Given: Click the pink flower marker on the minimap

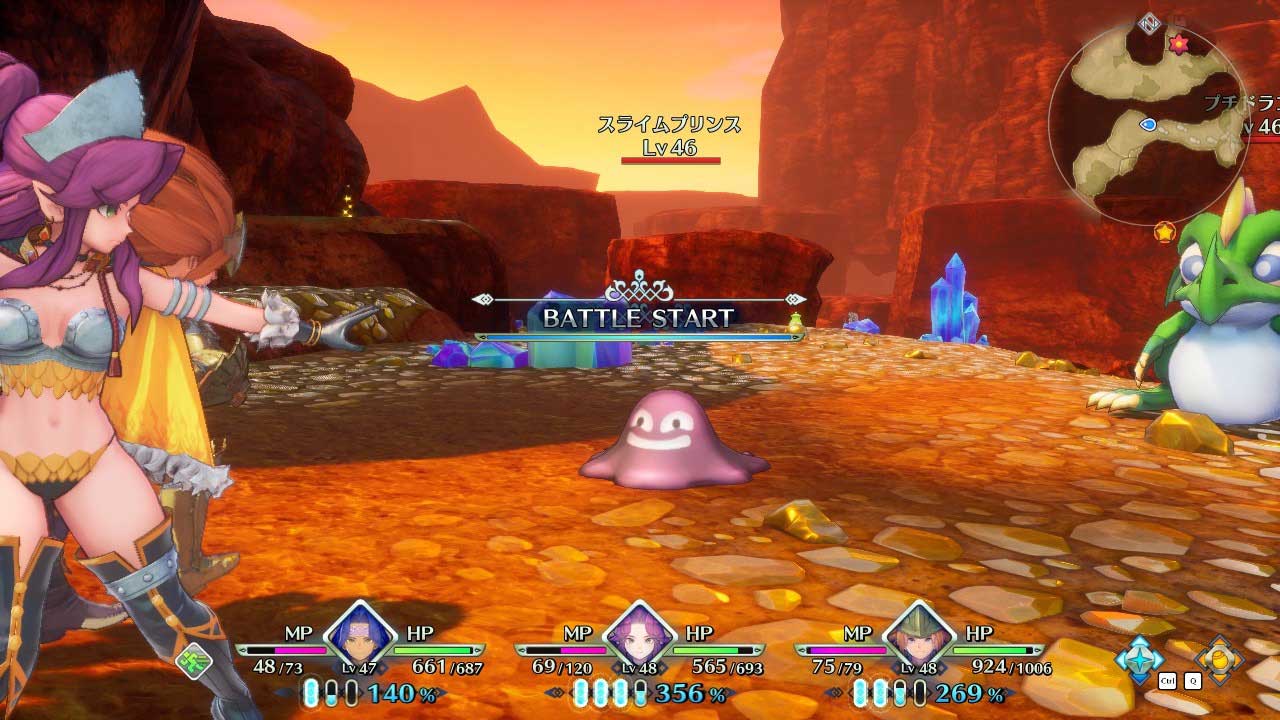Looking at the screenshot, I should [1179, 43].
